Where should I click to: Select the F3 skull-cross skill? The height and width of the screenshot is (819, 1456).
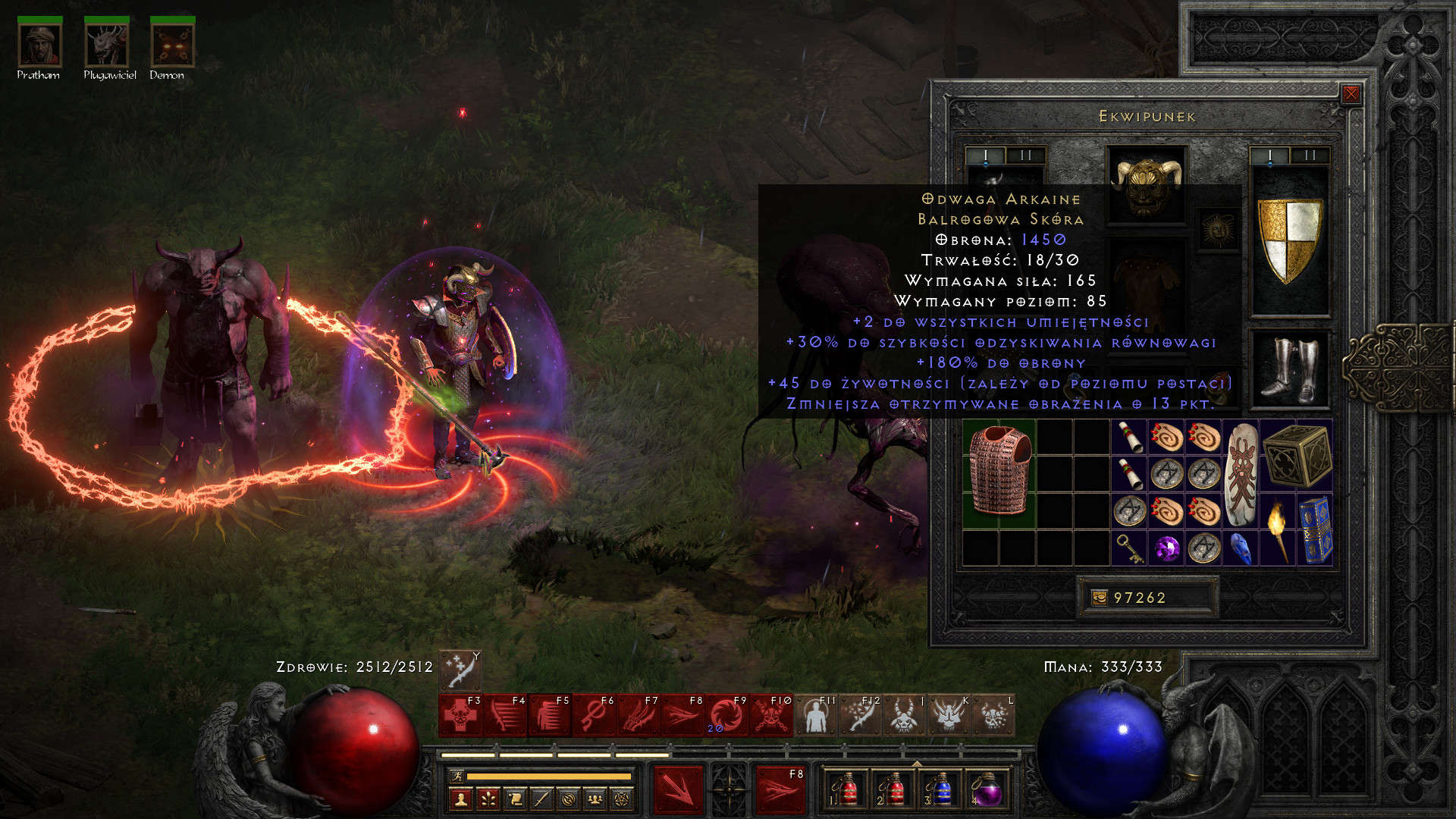tap(460, 716)
